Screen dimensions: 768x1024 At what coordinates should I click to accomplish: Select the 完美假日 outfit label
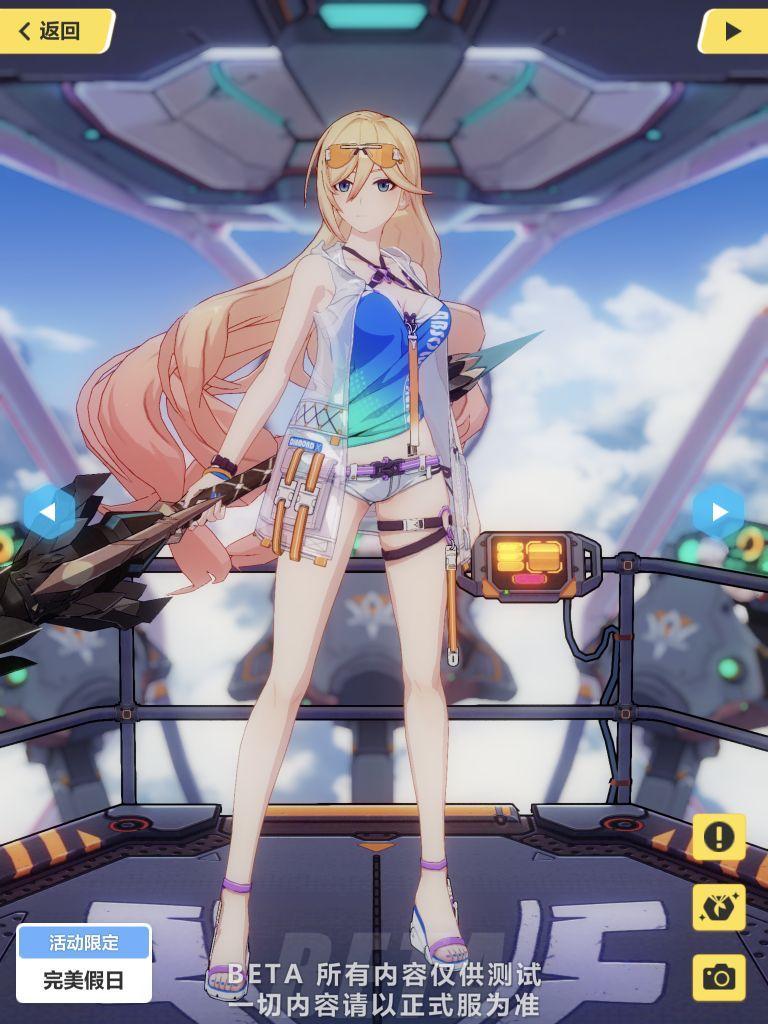pyautogui.click(x=84, y=979)
